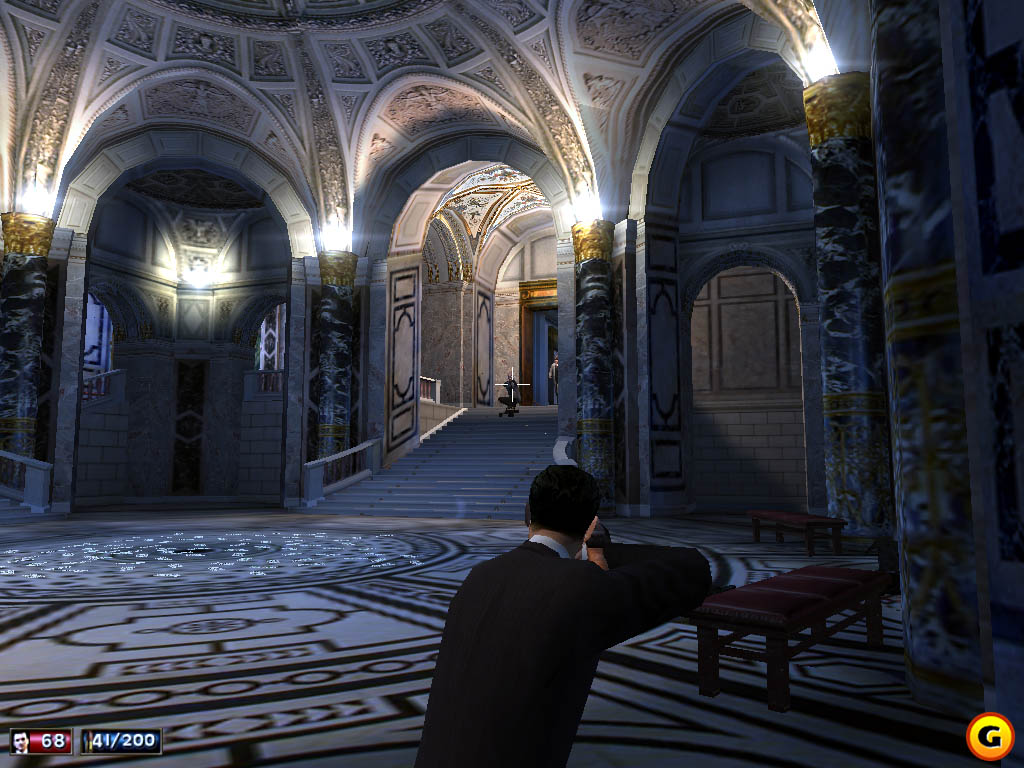
Task: Click the character portrait in the health panel
Action: [x=21, y=741]
